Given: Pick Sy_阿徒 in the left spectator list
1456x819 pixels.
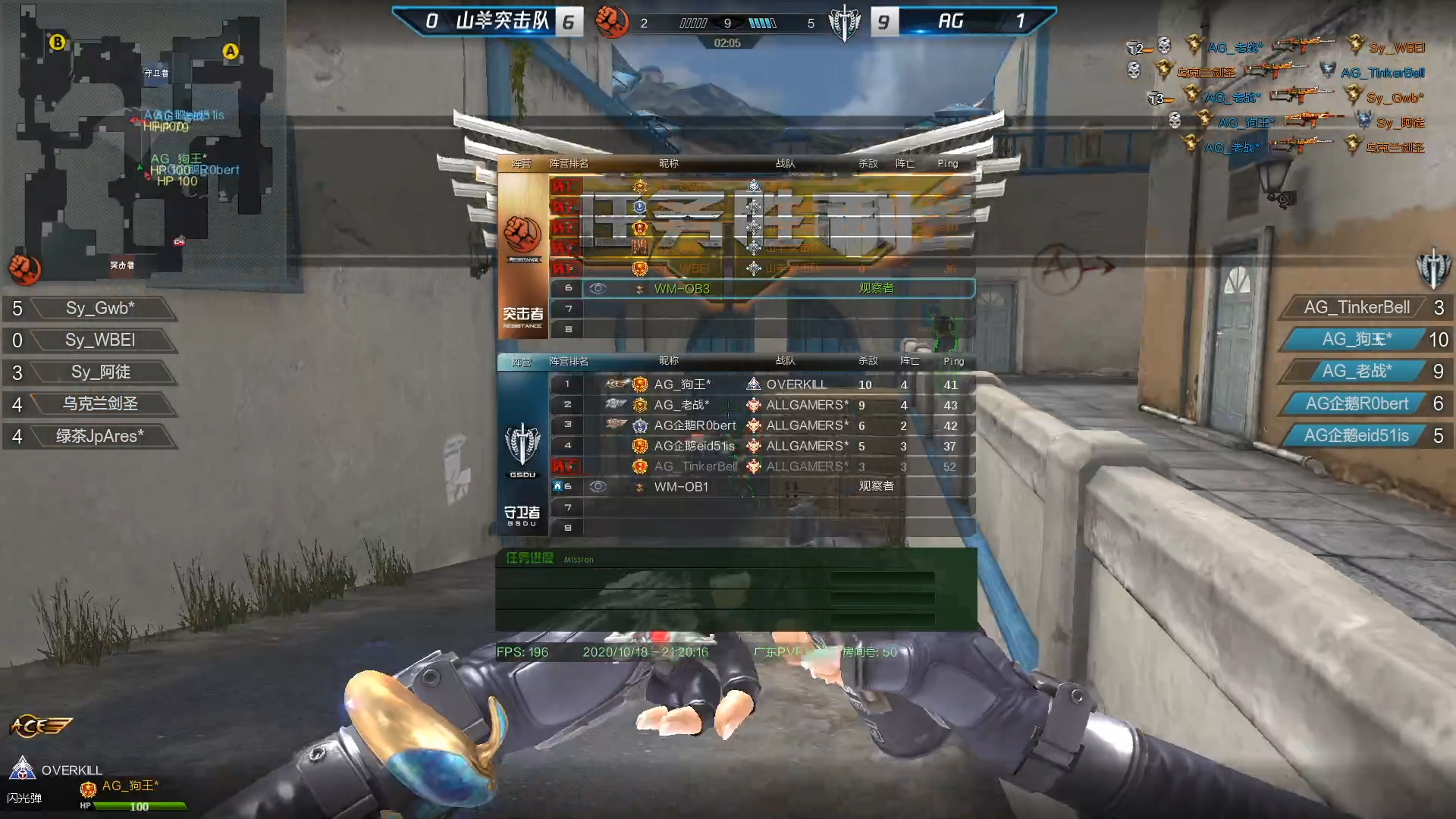Looking at the screenshot, I should coord(100,372).
